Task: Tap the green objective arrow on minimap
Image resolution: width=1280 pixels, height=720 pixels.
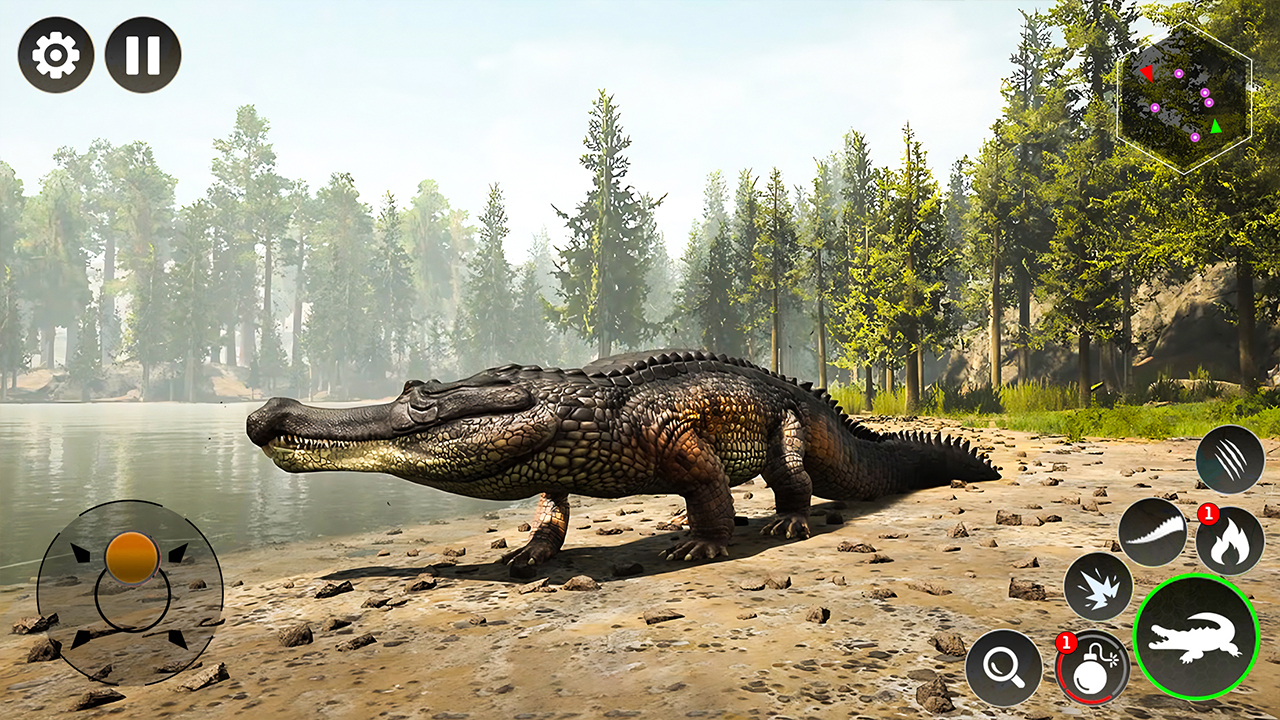Action: [x=1215, y=126]
